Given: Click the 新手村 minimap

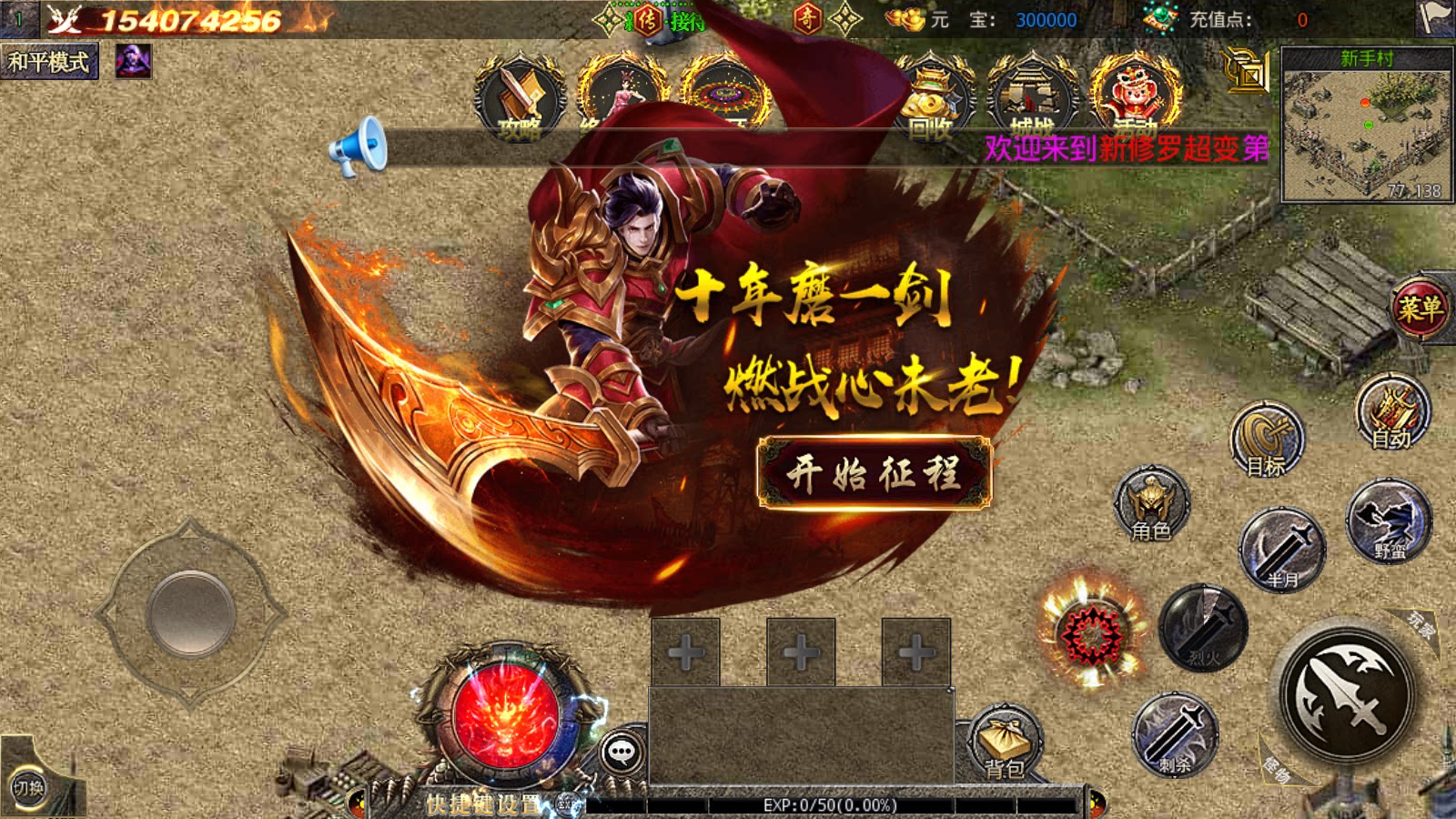Looking at the screenshot, I should point(1370,123).
